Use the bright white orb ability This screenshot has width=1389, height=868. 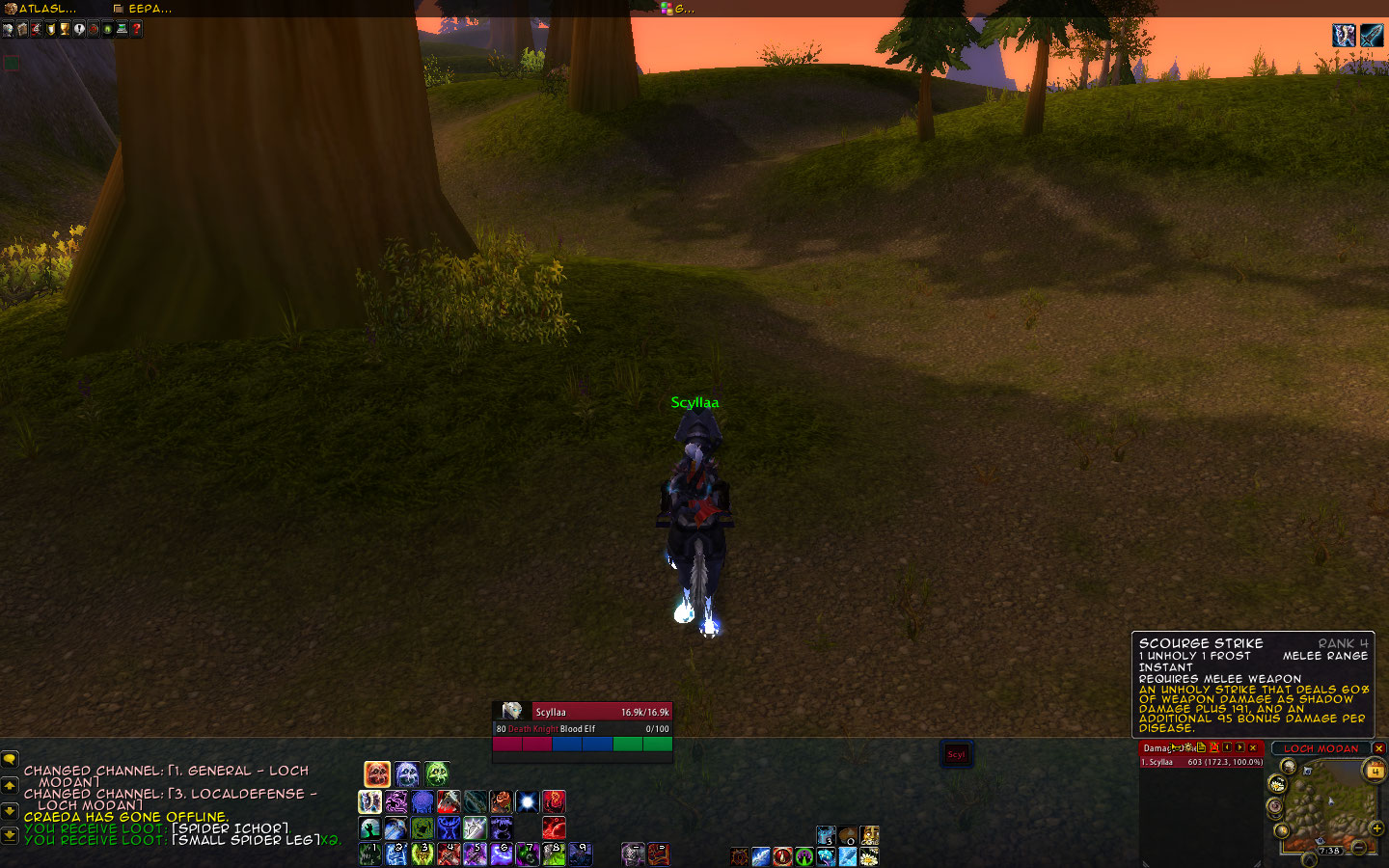[527, 801]
